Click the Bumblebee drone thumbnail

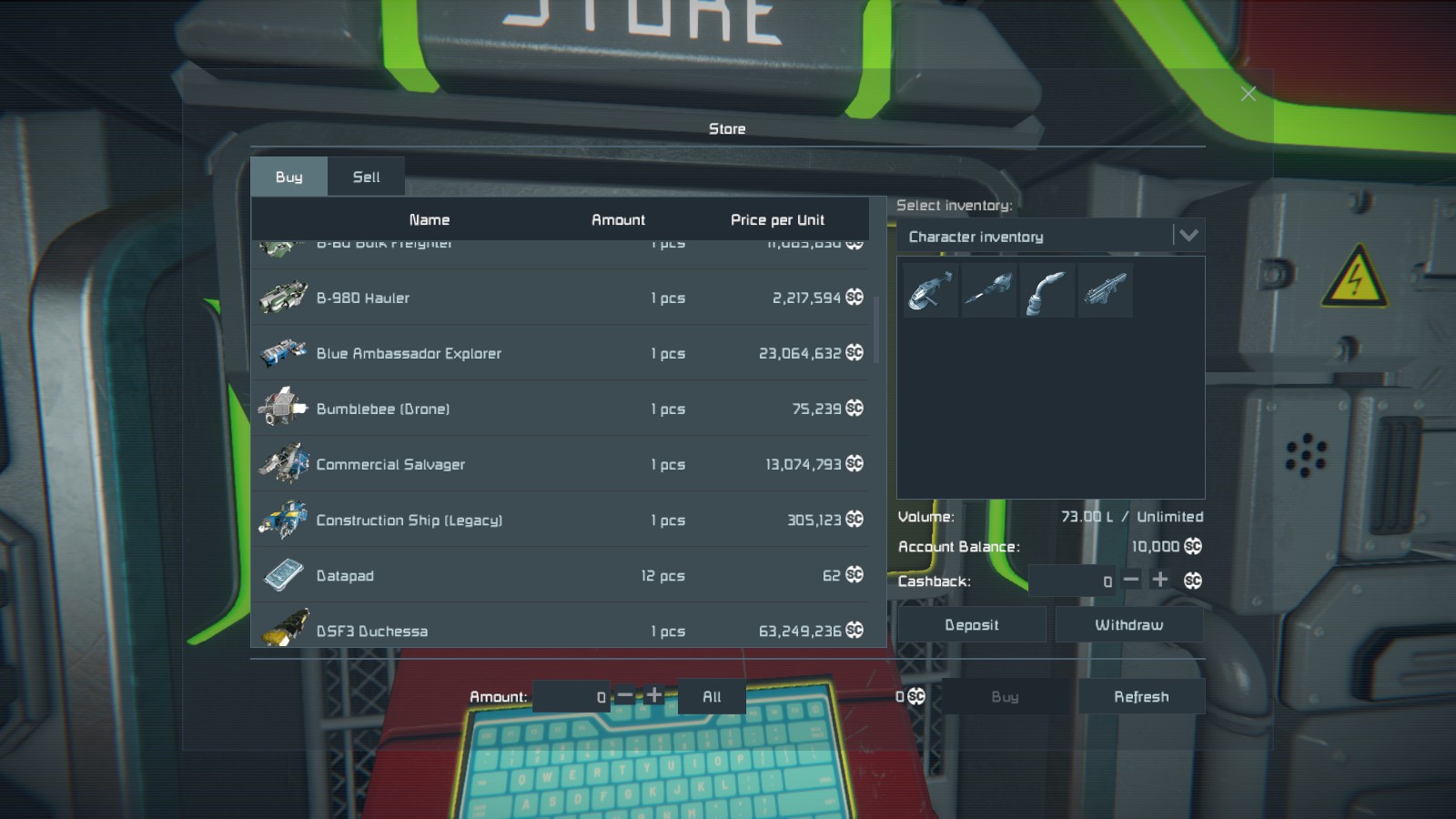pos(282,409)
